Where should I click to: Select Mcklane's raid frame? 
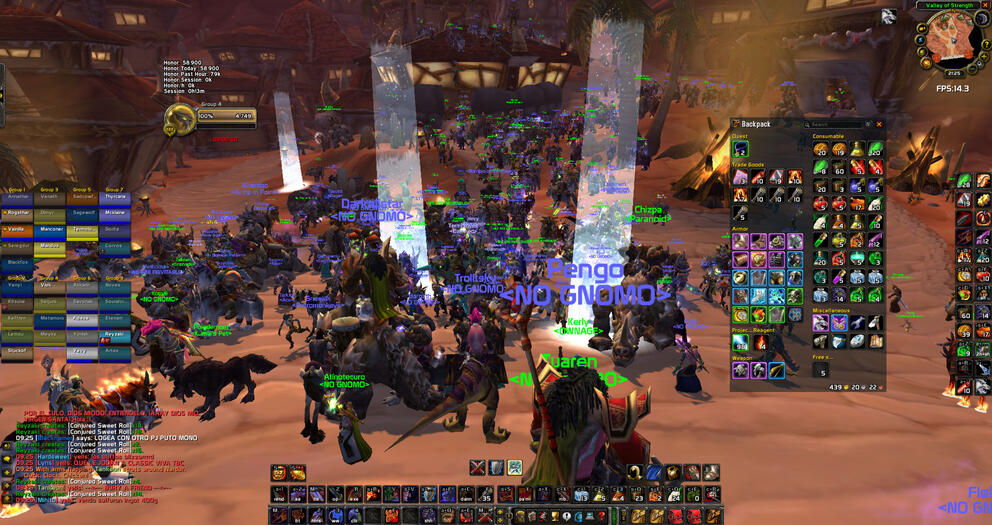[x=115, y=213]
